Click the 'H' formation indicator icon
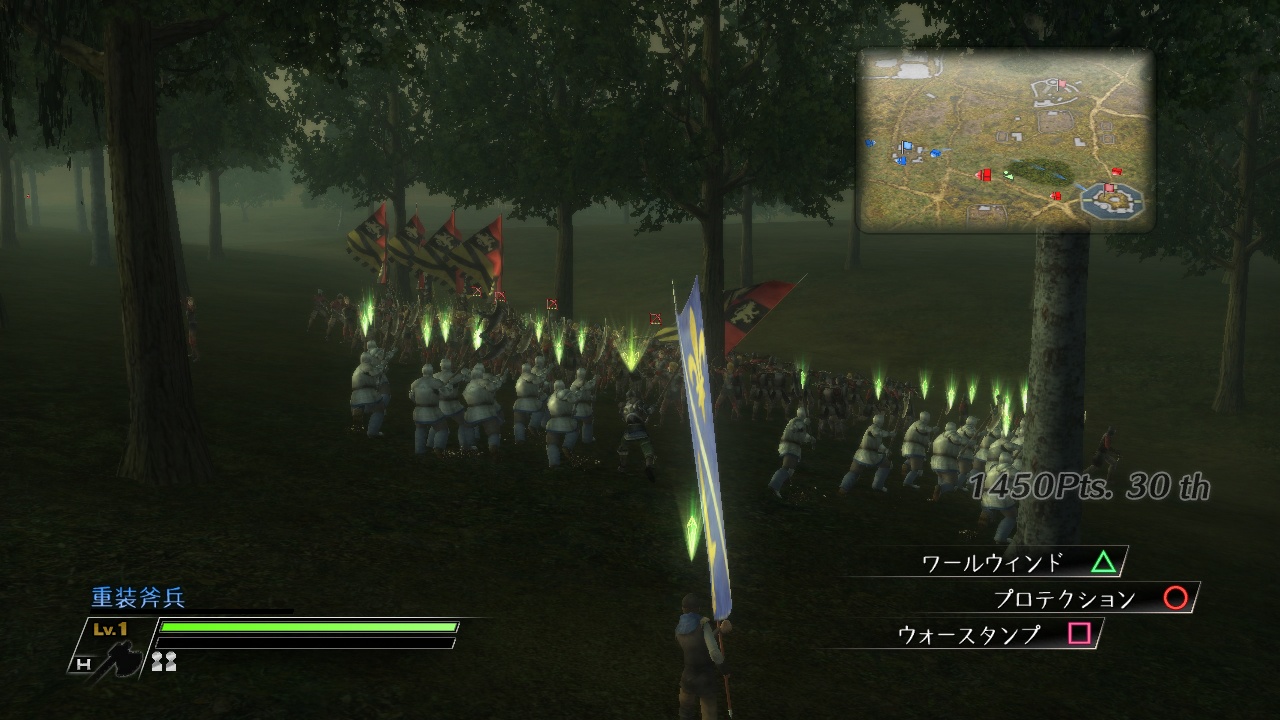Viewport: 1280px width, 720px height. (x=83, y=664)
